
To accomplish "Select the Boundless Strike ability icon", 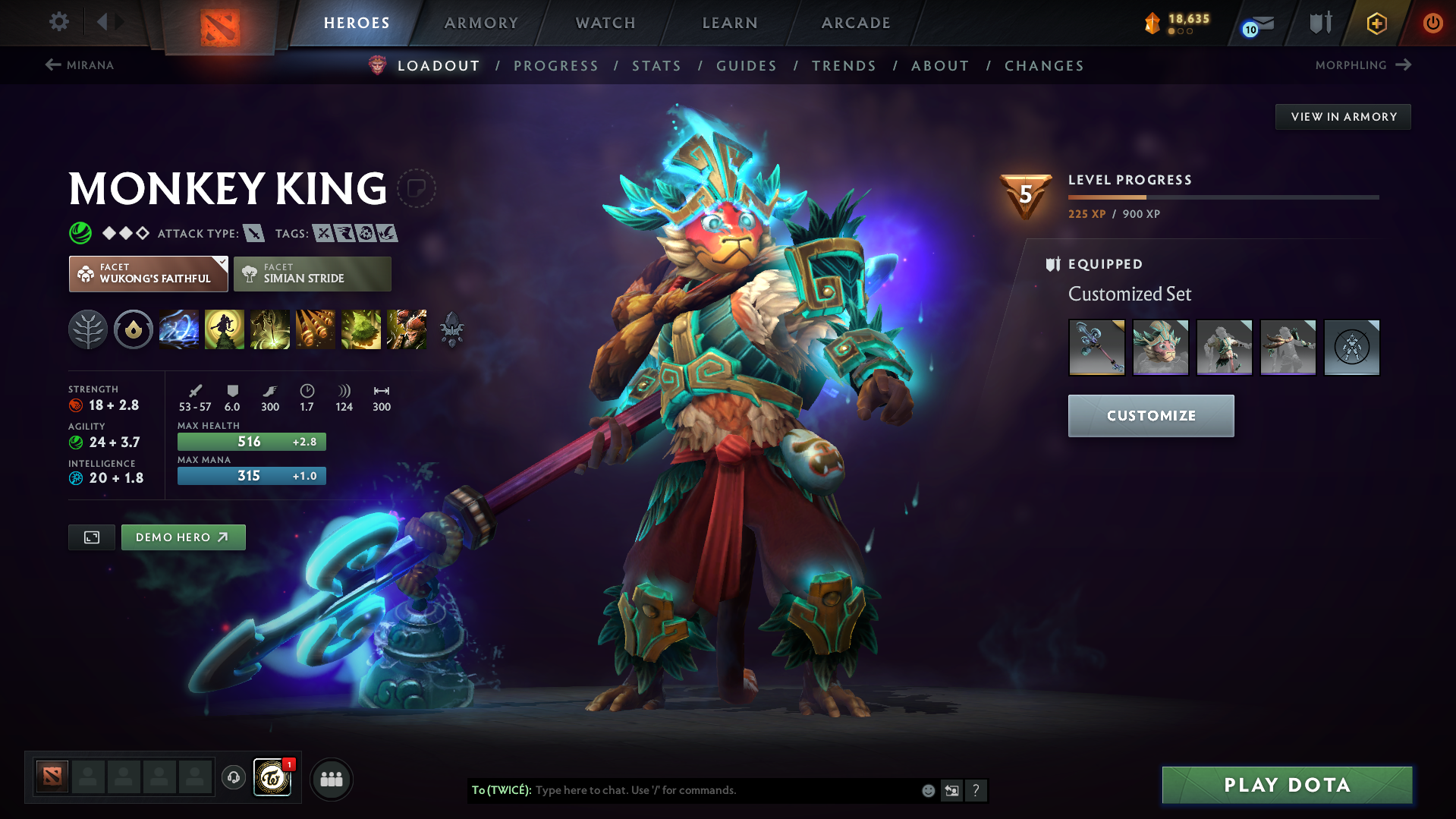I will (179, 329).
